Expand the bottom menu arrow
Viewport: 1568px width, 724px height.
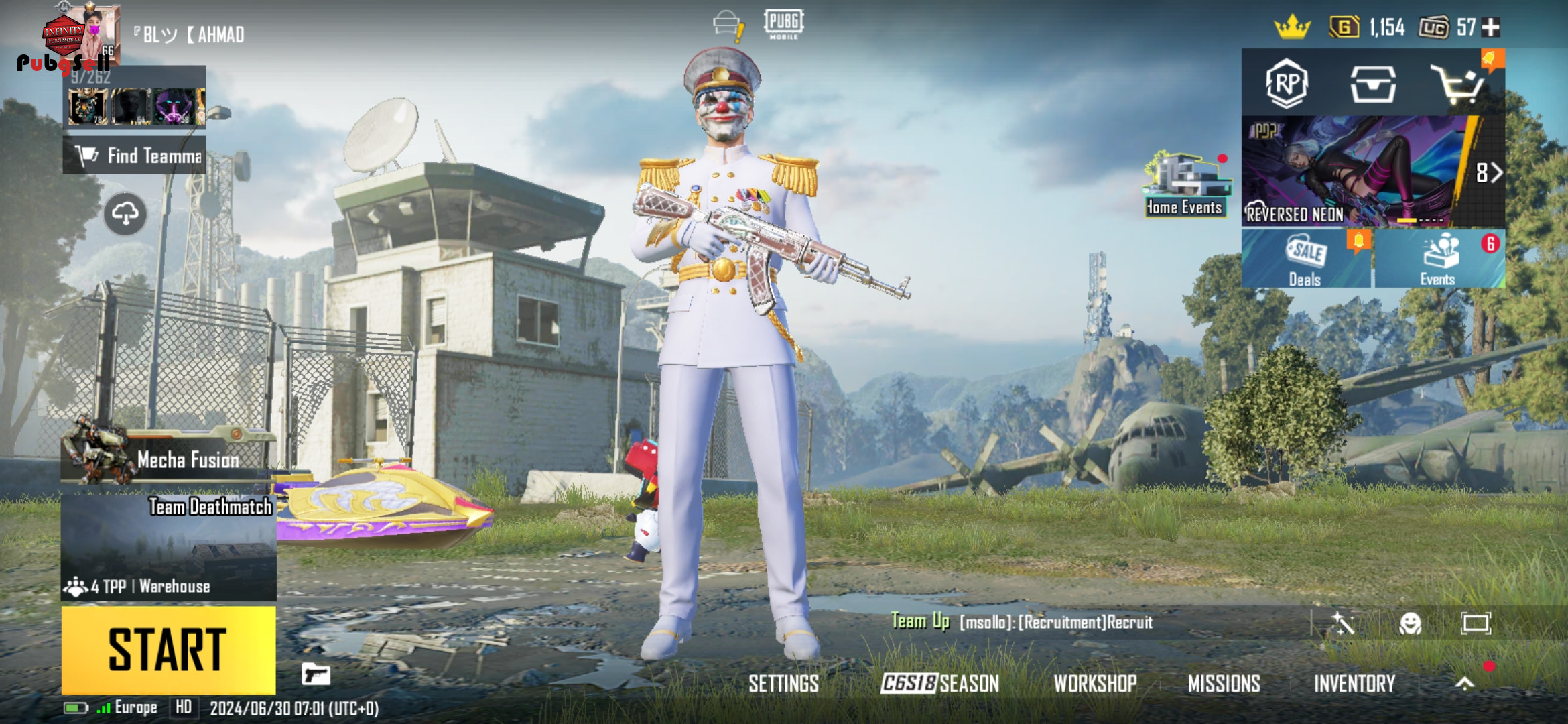tap(1465, 683)
